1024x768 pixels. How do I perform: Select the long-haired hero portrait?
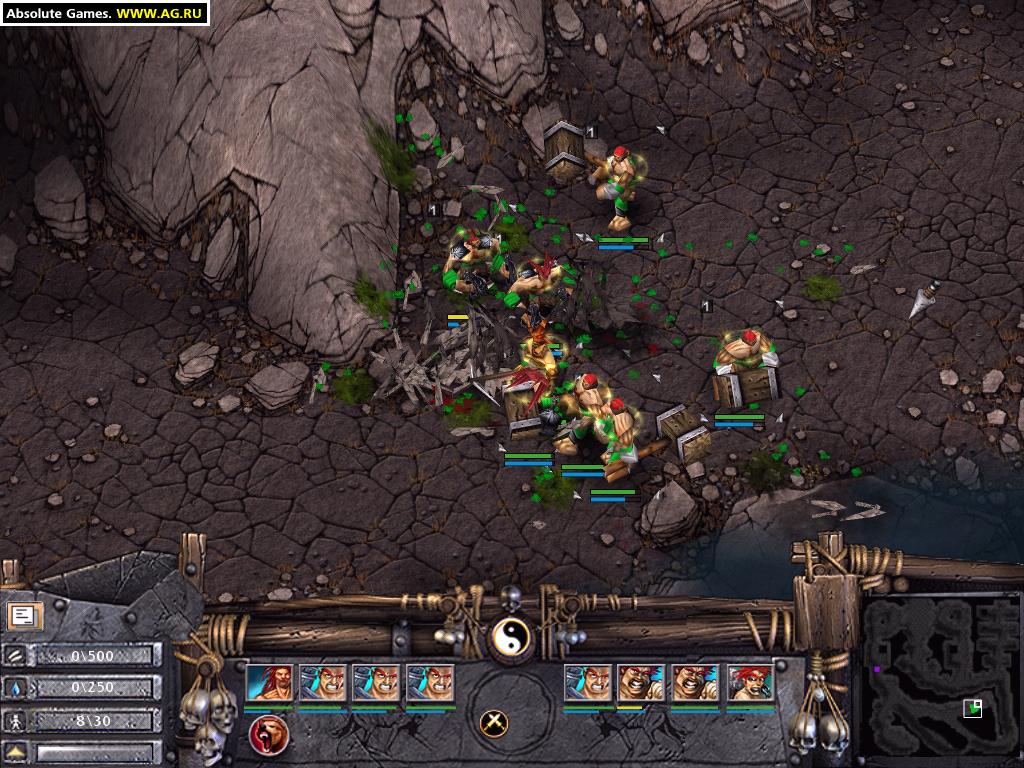[269, 683]
